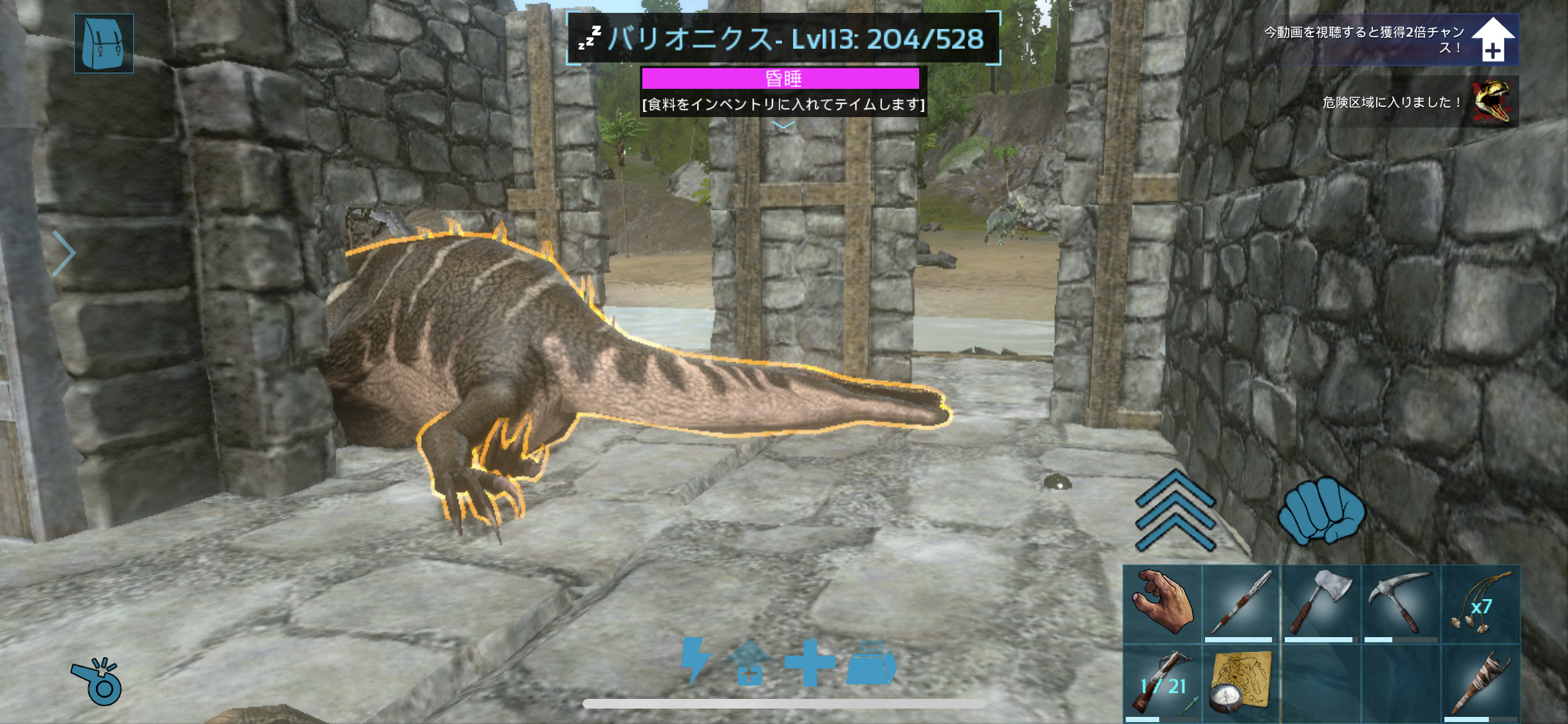Select the pickaxe hotbar slot
Screen dimensions: 1568x724
click(1401, 603)
